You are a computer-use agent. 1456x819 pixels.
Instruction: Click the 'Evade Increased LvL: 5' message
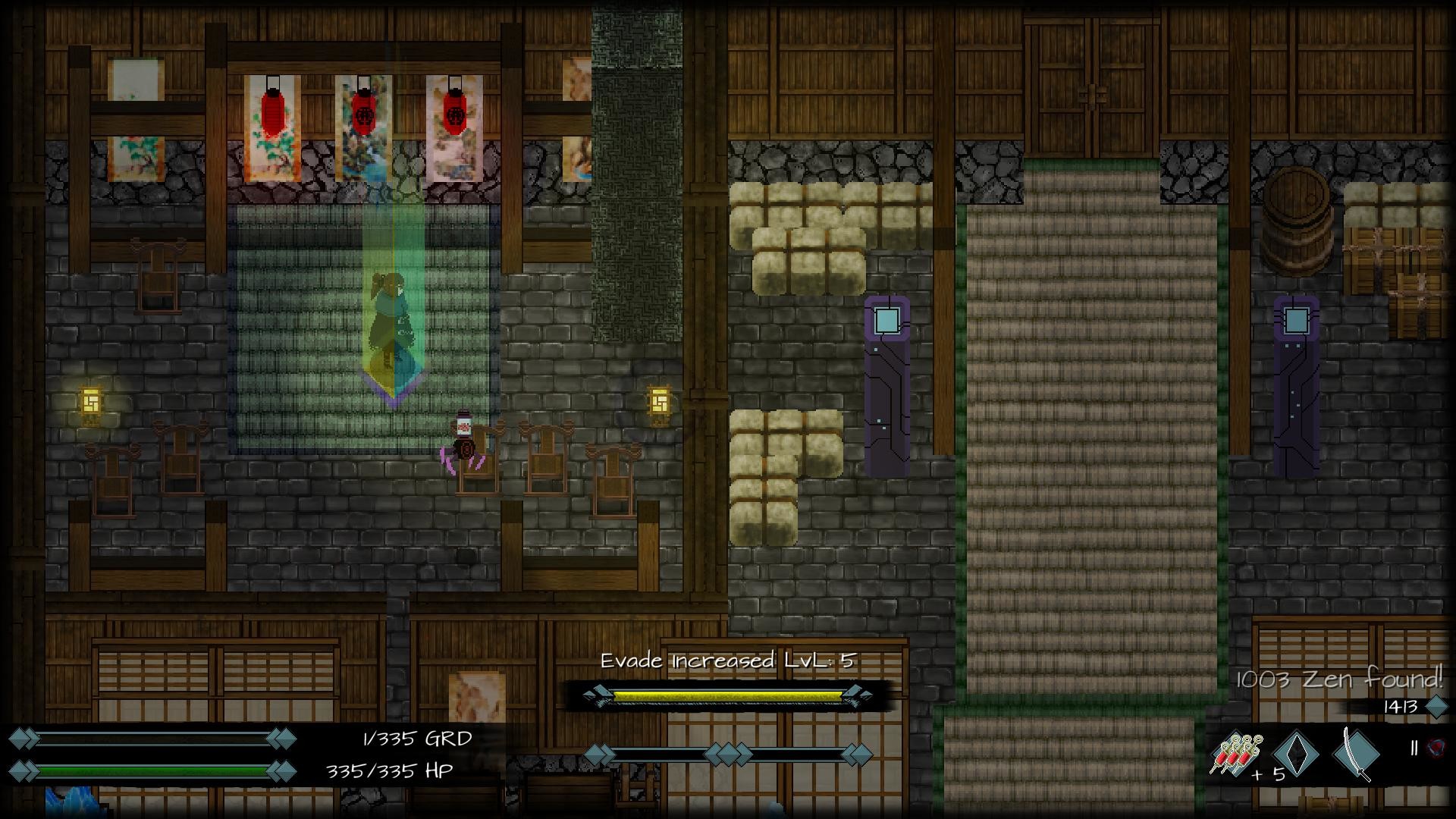tap(726, 661)
